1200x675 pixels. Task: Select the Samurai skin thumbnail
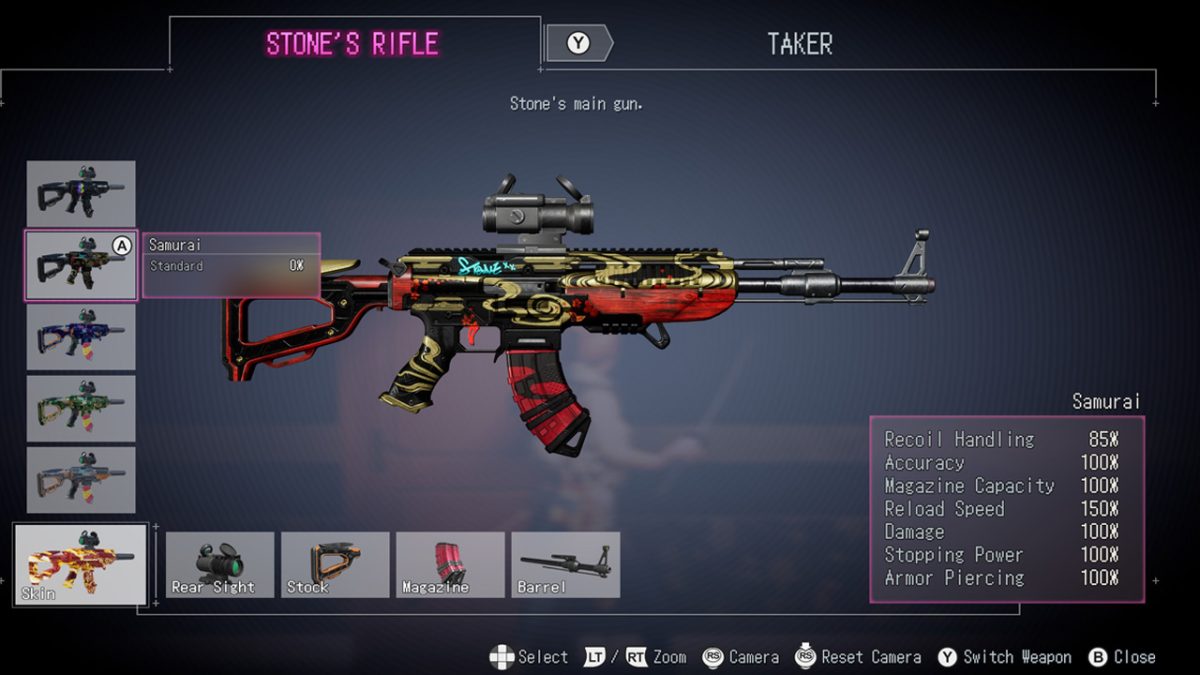[x=81, y=265]
